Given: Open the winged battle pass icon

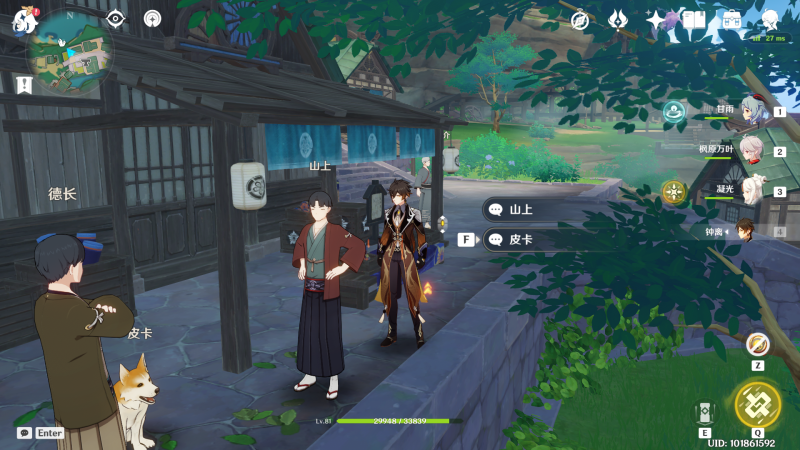Looking at the screenshot, I should (618, 20).
